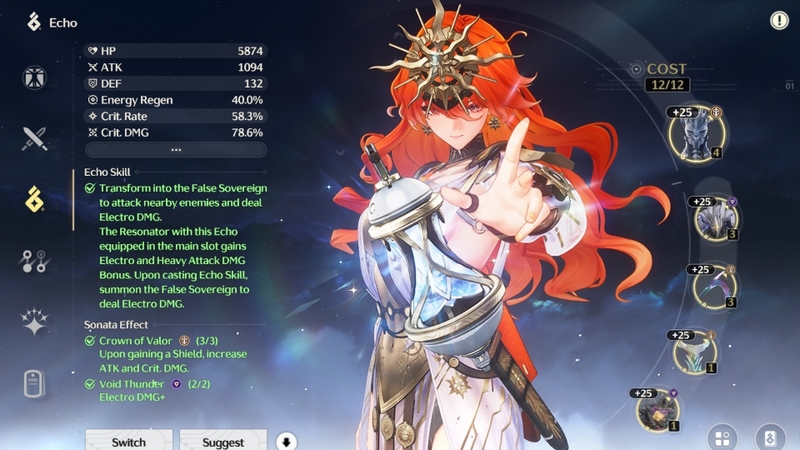Click the Switch button

click(x=128, y=441)
